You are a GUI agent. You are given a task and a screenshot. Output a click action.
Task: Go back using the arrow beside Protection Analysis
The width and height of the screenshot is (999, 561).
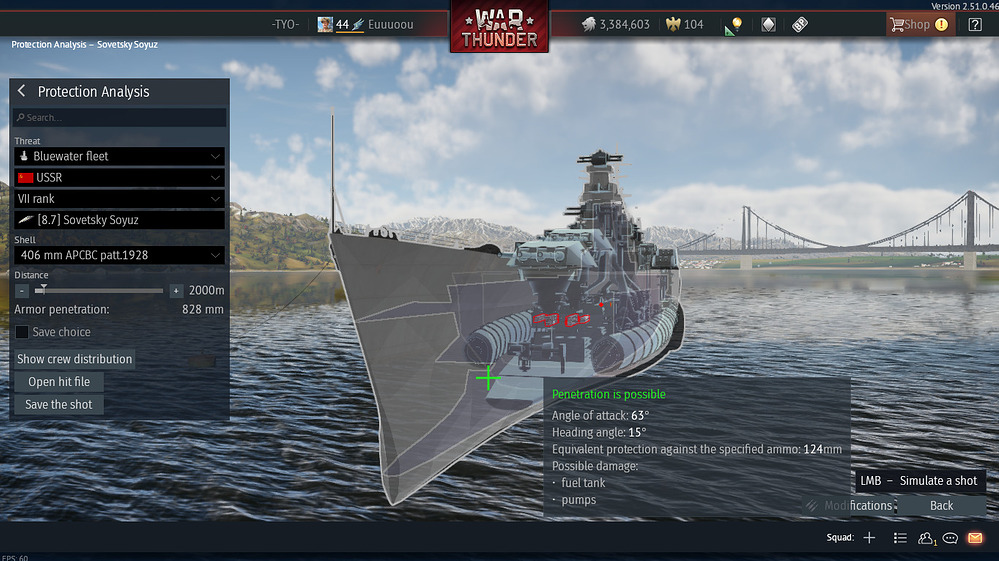tap(22, 91)
